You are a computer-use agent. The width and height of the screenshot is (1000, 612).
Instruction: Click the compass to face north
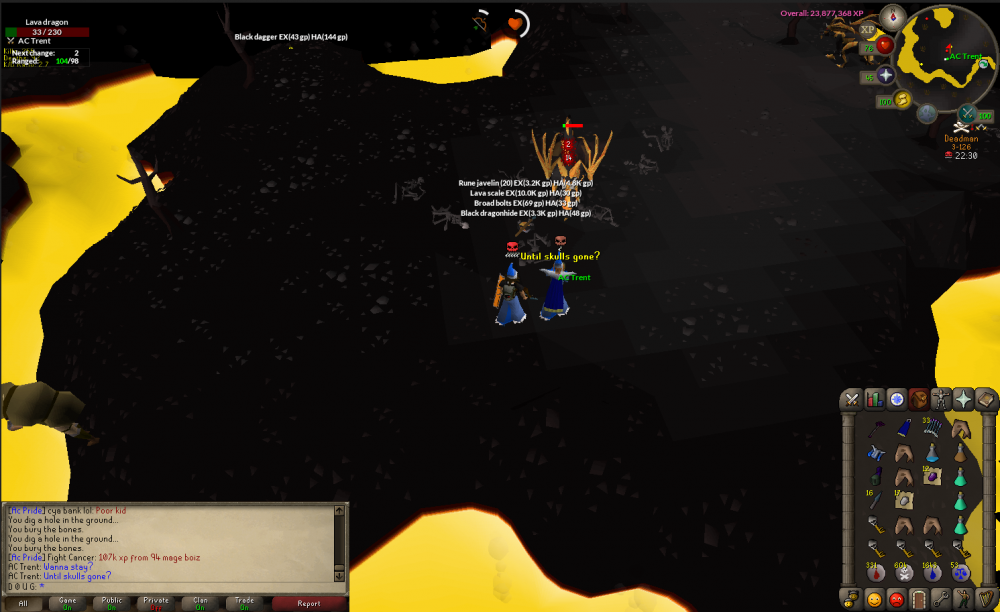coord(893,16)
